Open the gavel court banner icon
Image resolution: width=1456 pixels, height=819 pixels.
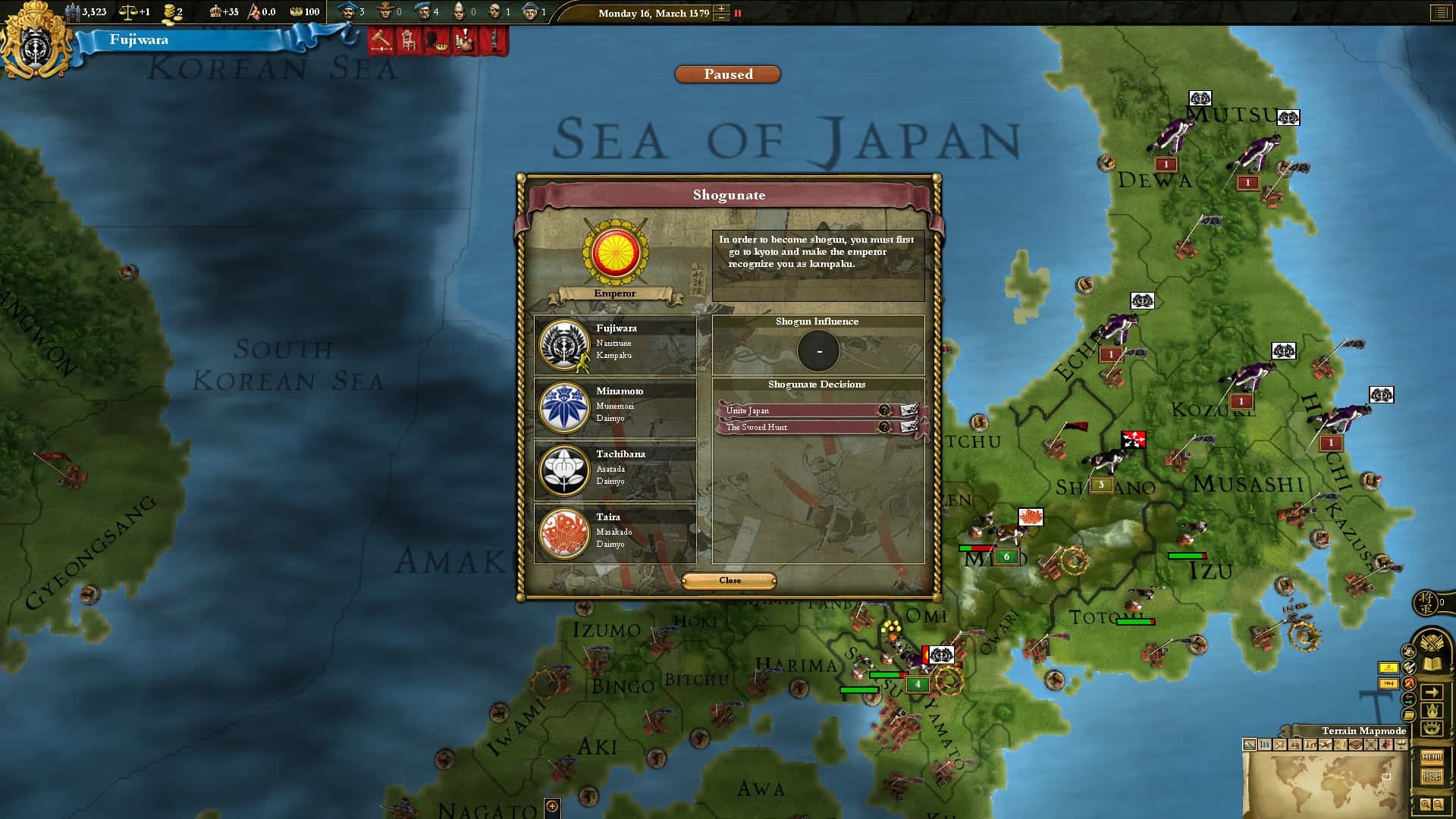point(379,42)
